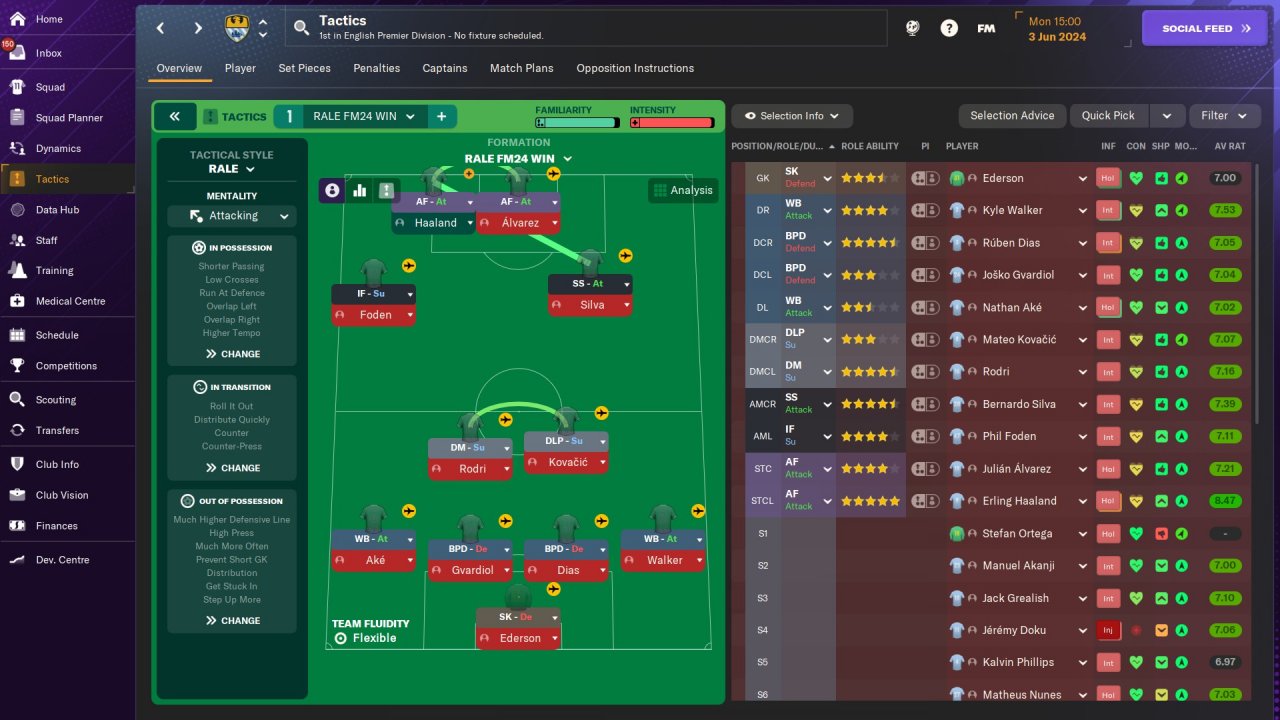Select Erling Haaland in the player list

click(x=1019, y=501)
